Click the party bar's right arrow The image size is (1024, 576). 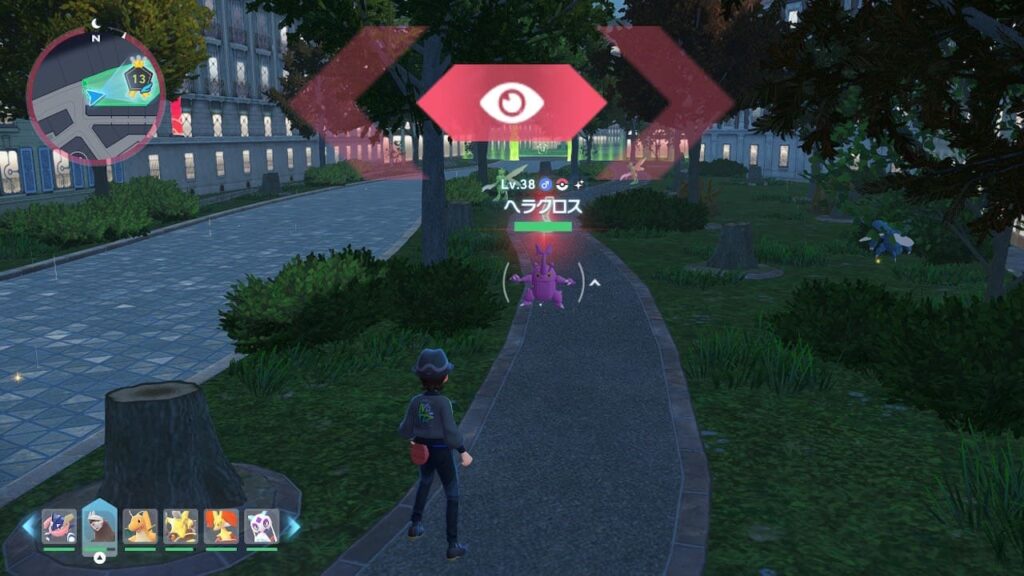[292, 525]
